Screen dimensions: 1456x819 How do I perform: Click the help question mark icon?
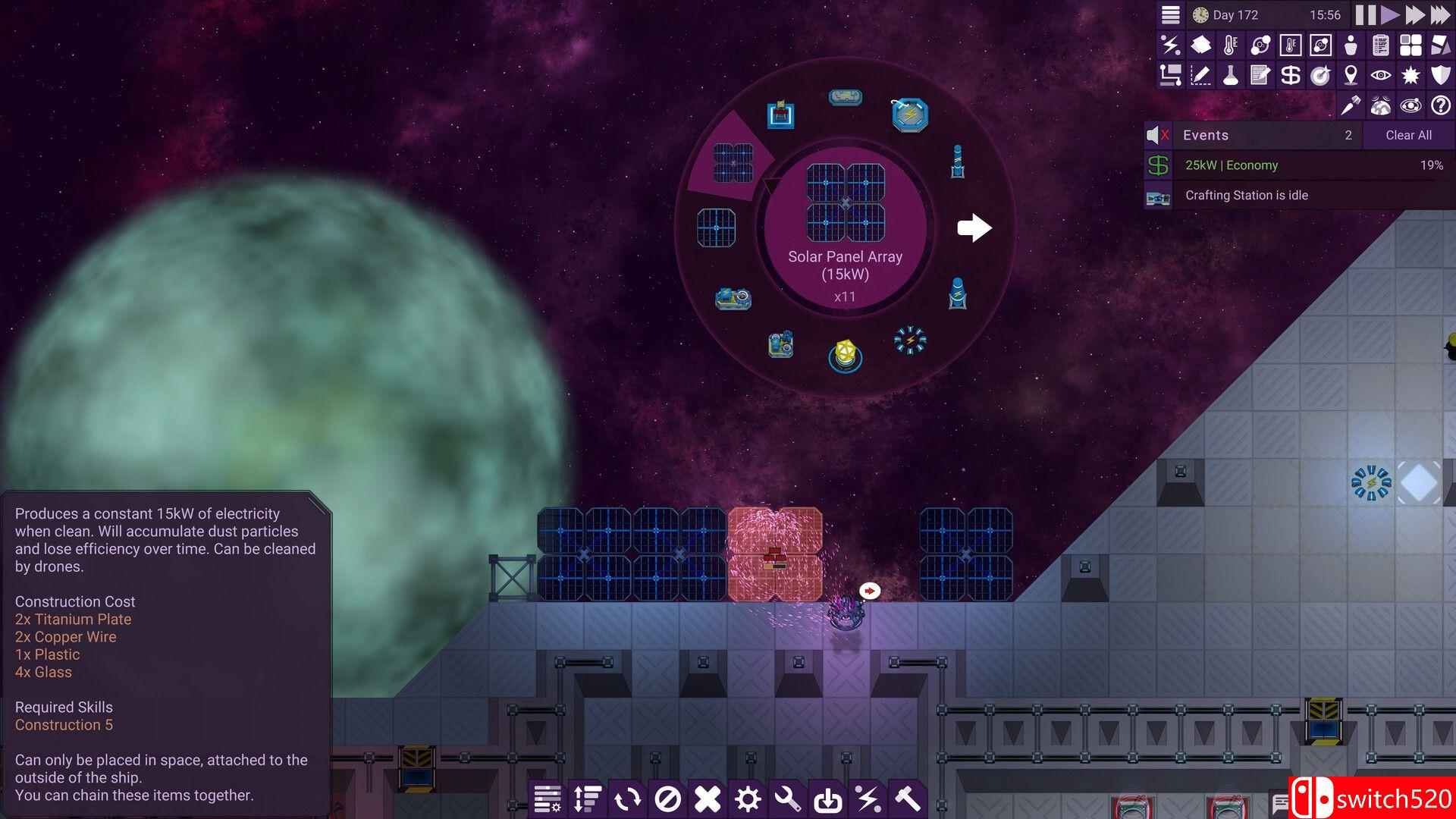(1439, 106)
